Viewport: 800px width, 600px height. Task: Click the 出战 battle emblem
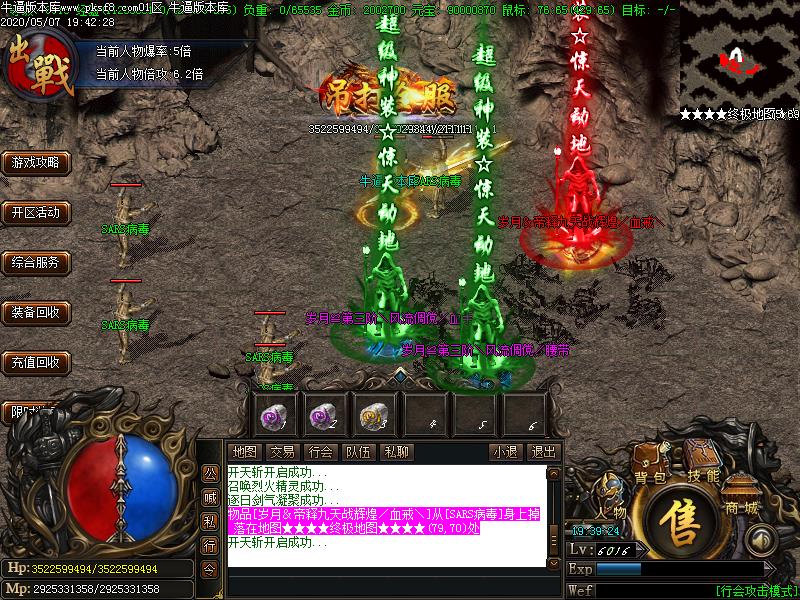pos(38,66)
